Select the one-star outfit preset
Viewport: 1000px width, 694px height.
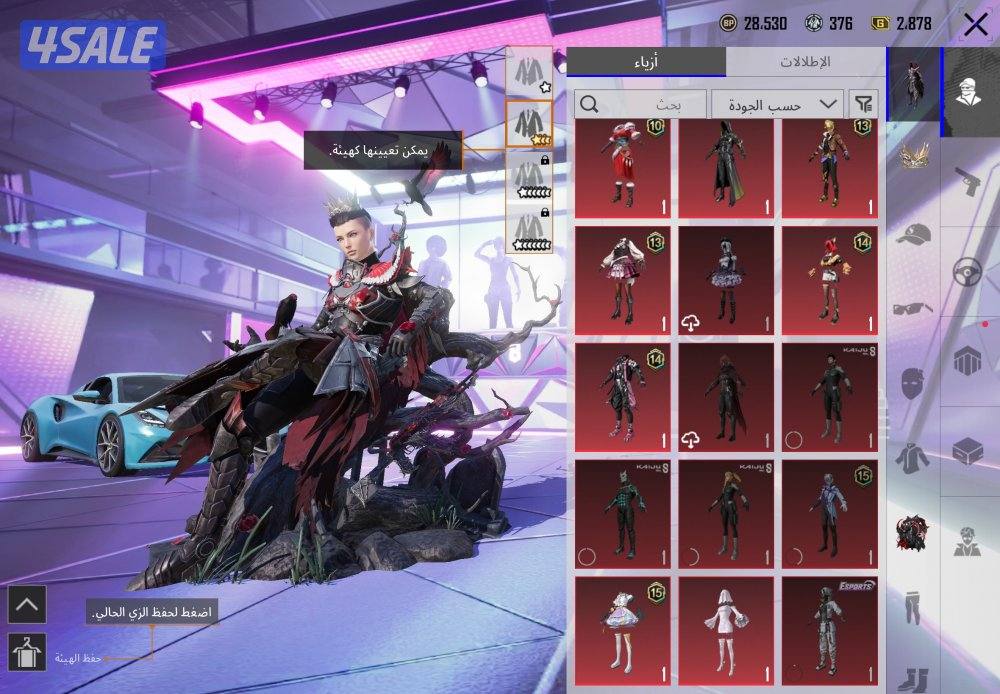point(529,72)
